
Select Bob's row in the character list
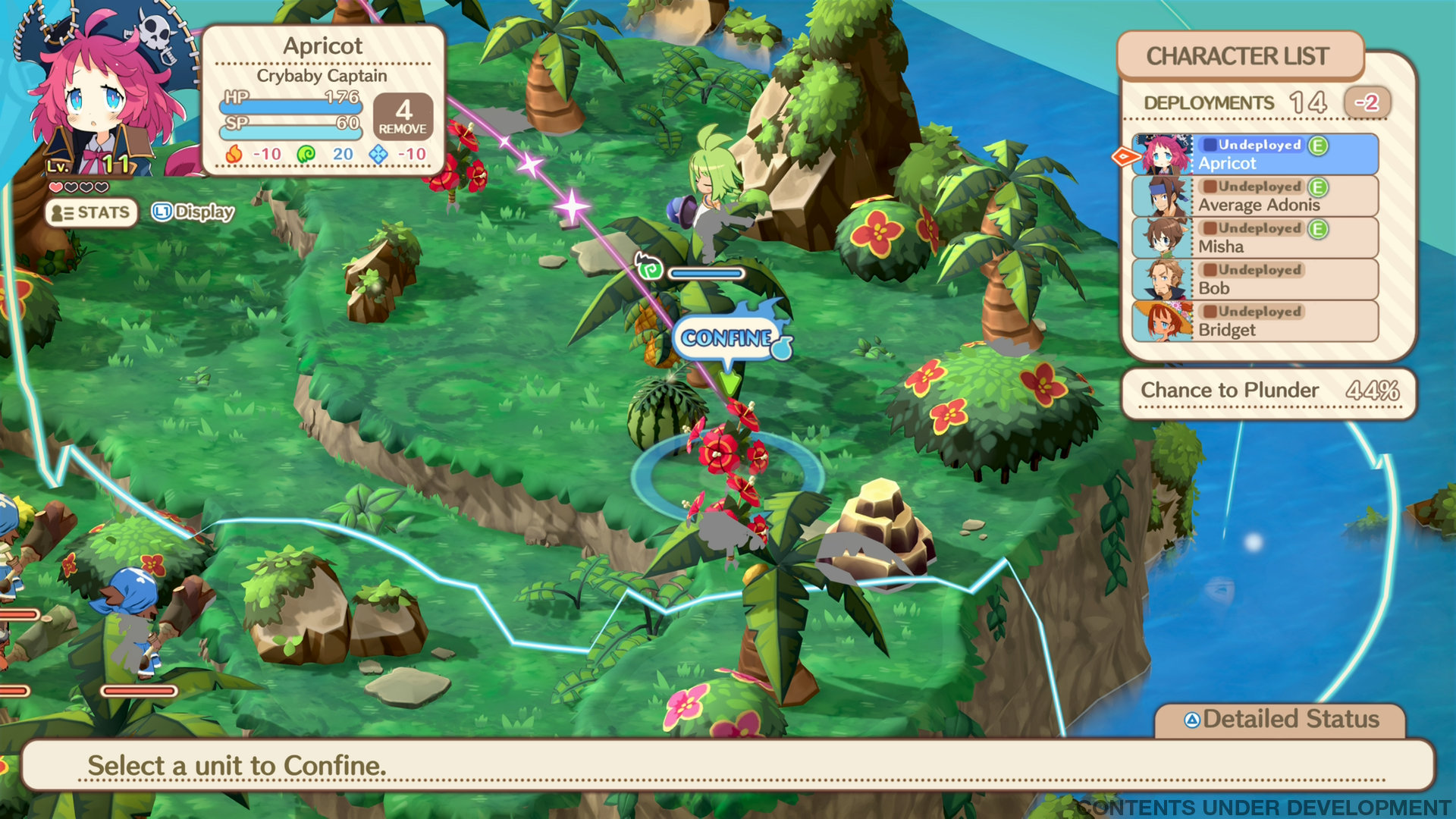coord(1255,280)
